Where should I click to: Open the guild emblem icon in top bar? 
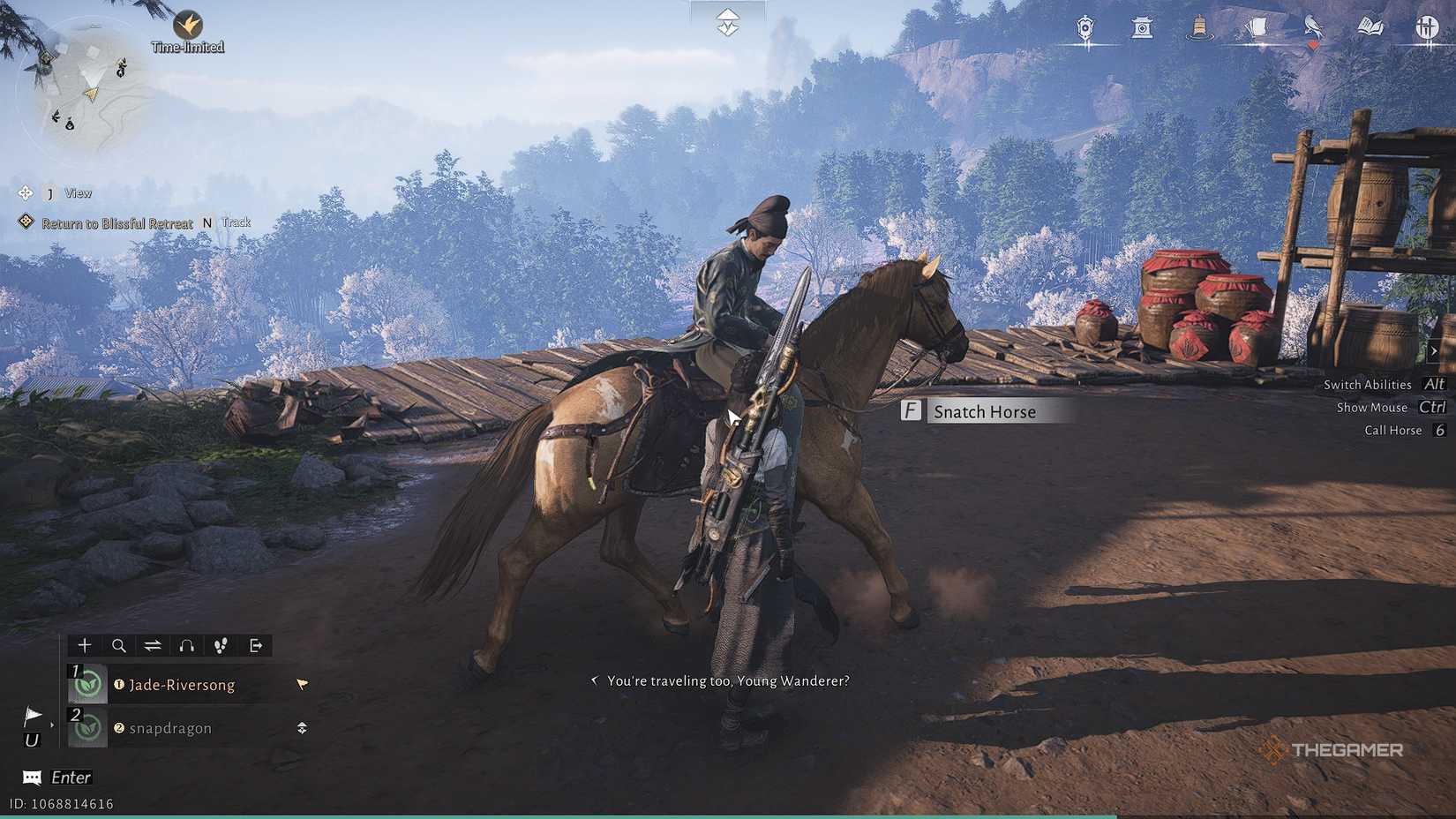click(1084, 27)
